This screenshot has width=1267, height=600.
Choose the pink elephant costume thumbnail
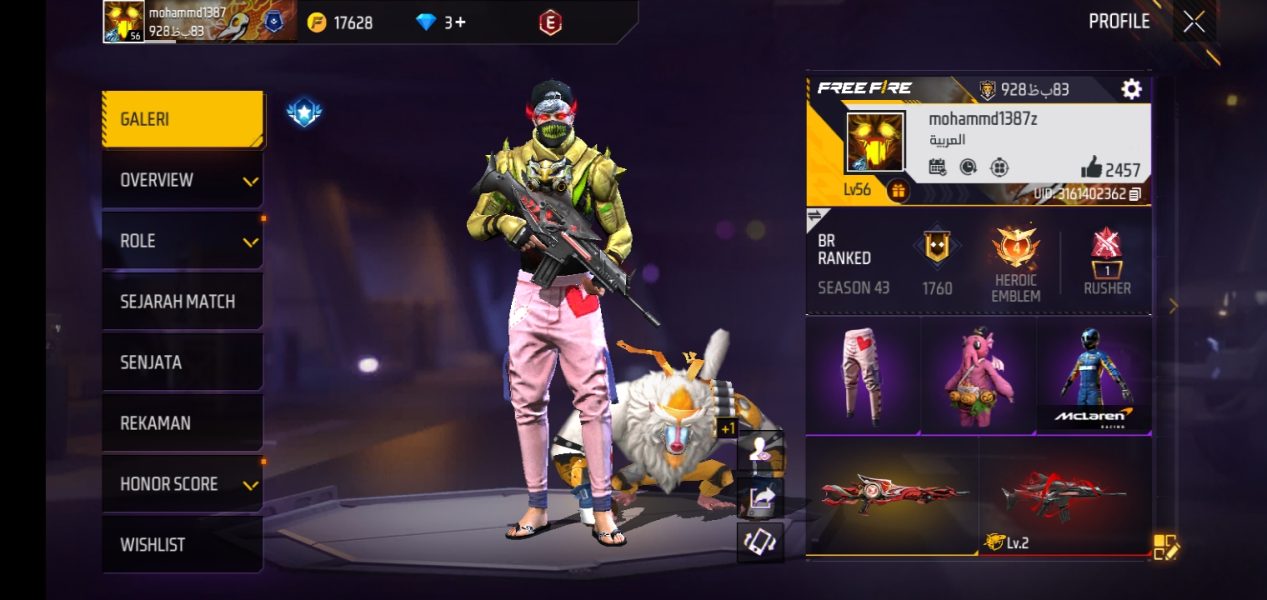[x=977, y=375]
